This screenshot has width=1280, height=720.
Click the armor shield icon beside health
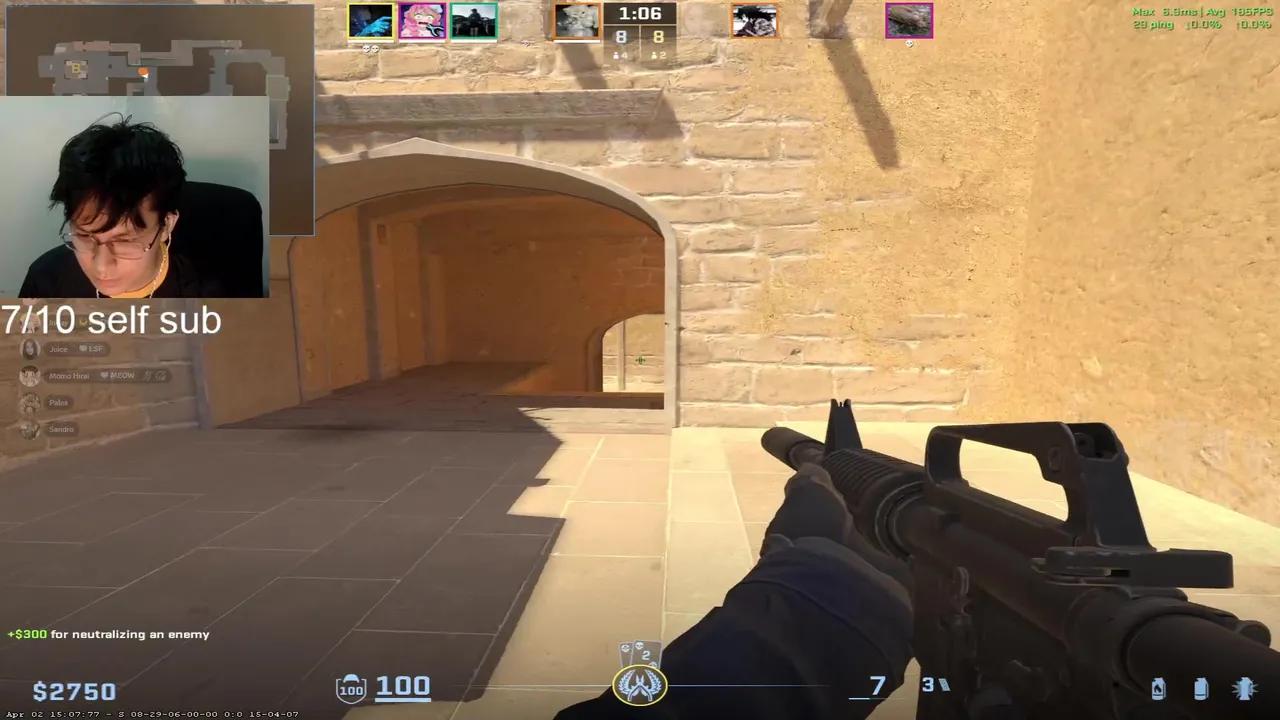point(350,687)
